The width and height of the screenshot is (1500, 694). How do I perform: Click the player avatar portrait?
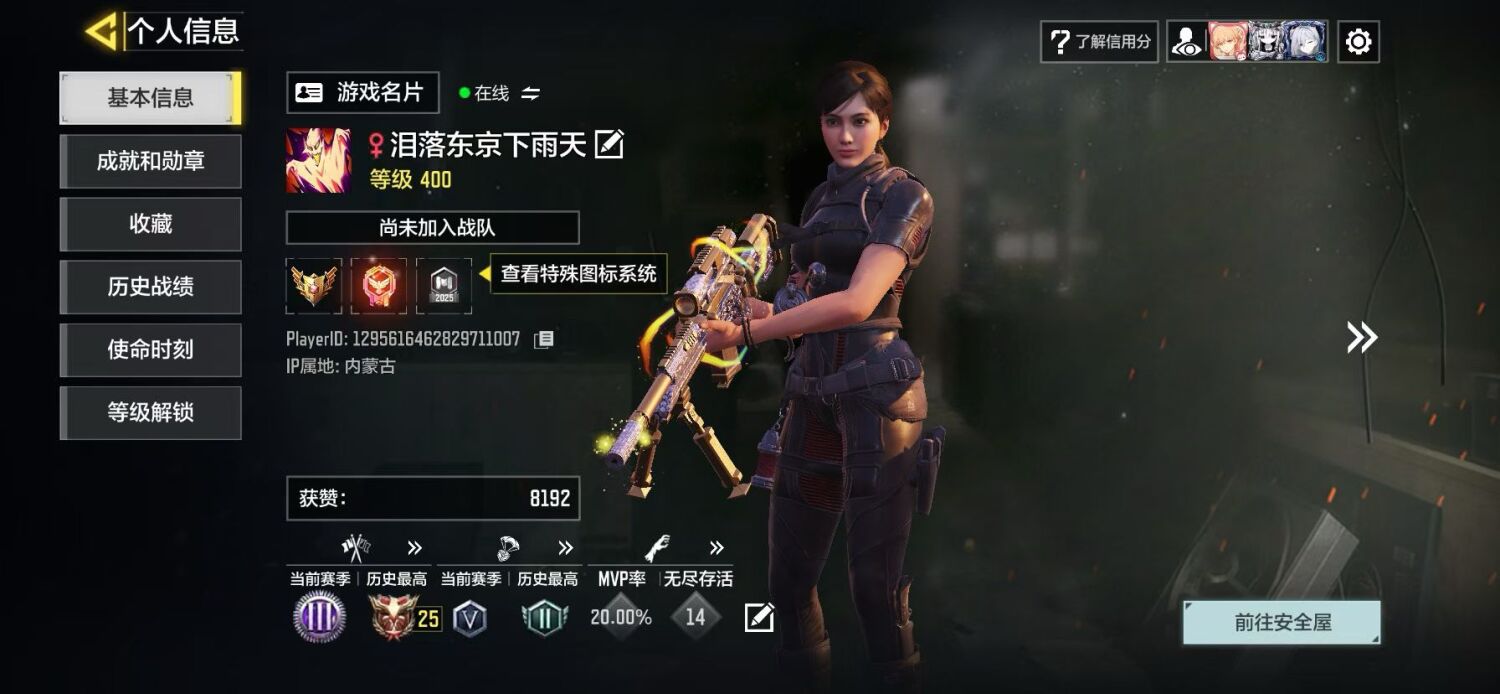(x=318, y=160)
